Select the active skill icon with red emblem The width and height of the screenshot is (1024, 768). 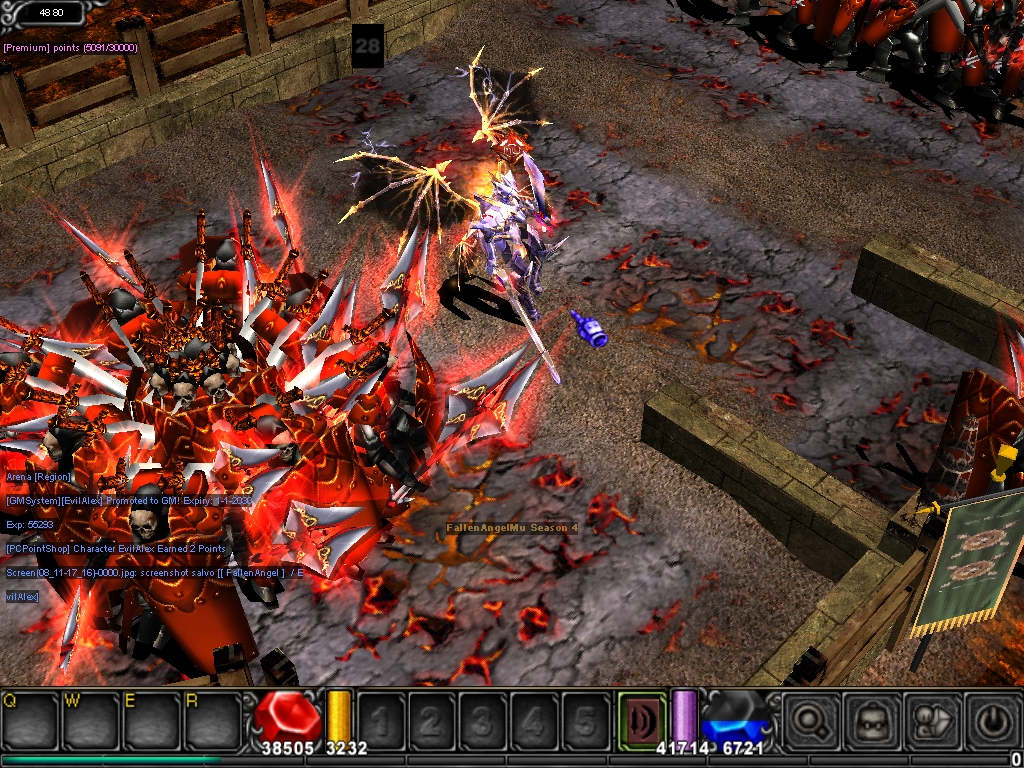coord(640,718)
